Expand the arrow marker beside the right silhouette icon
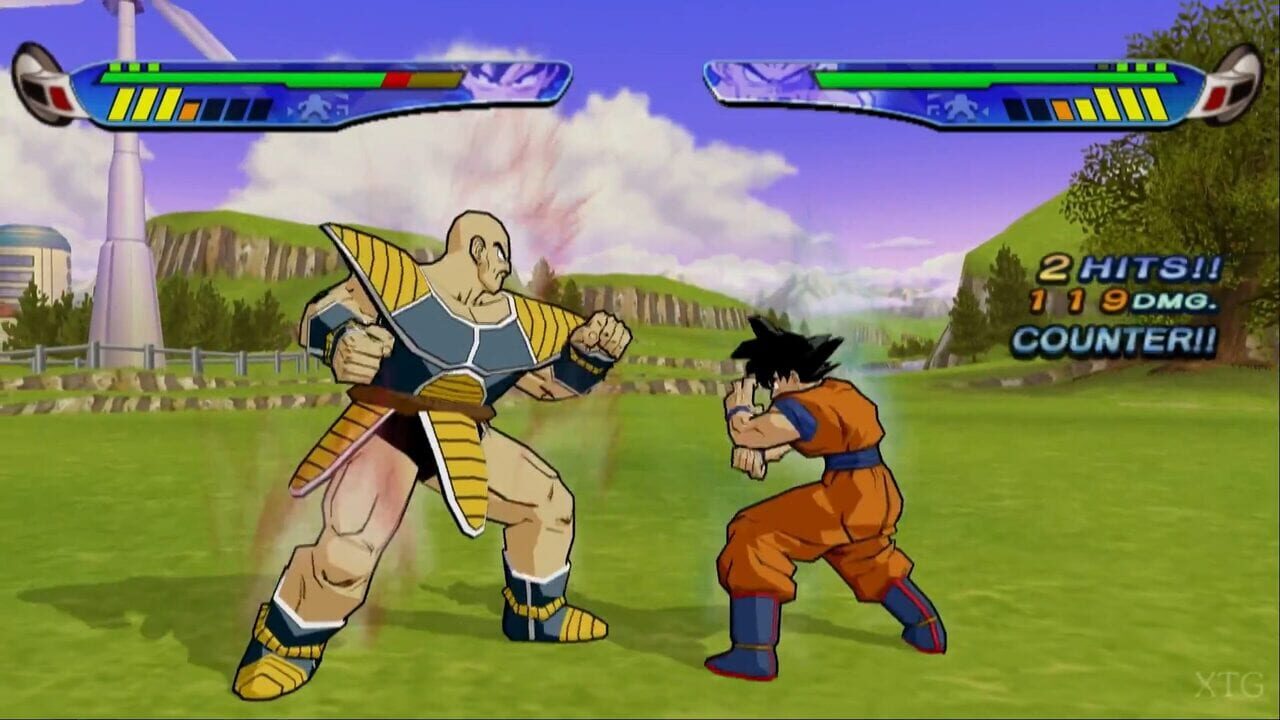Screen dimensions: 1280x720 [x=985, y=110]
